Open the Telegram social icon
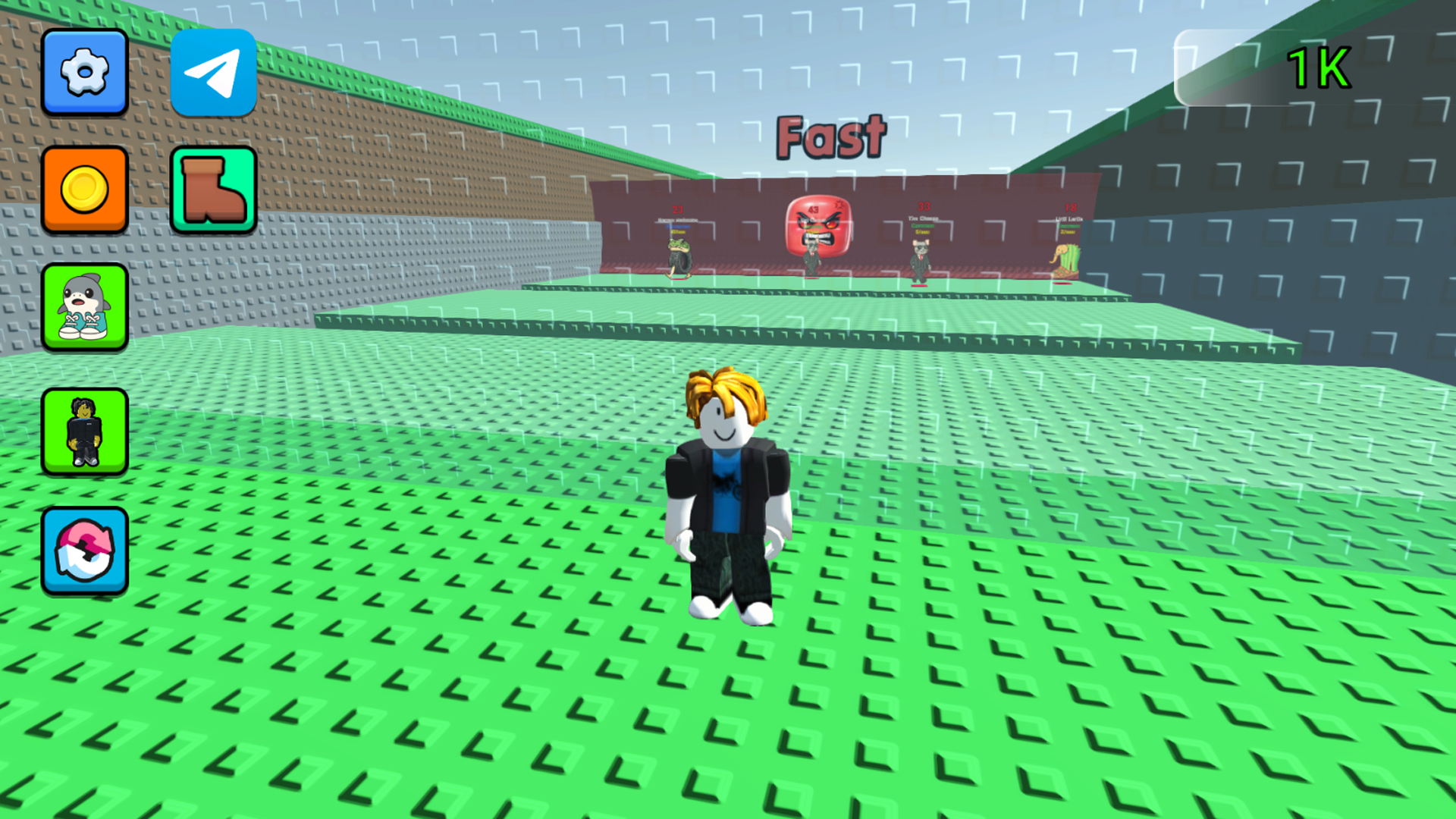 pyautogui.click(x=213, y=72)
